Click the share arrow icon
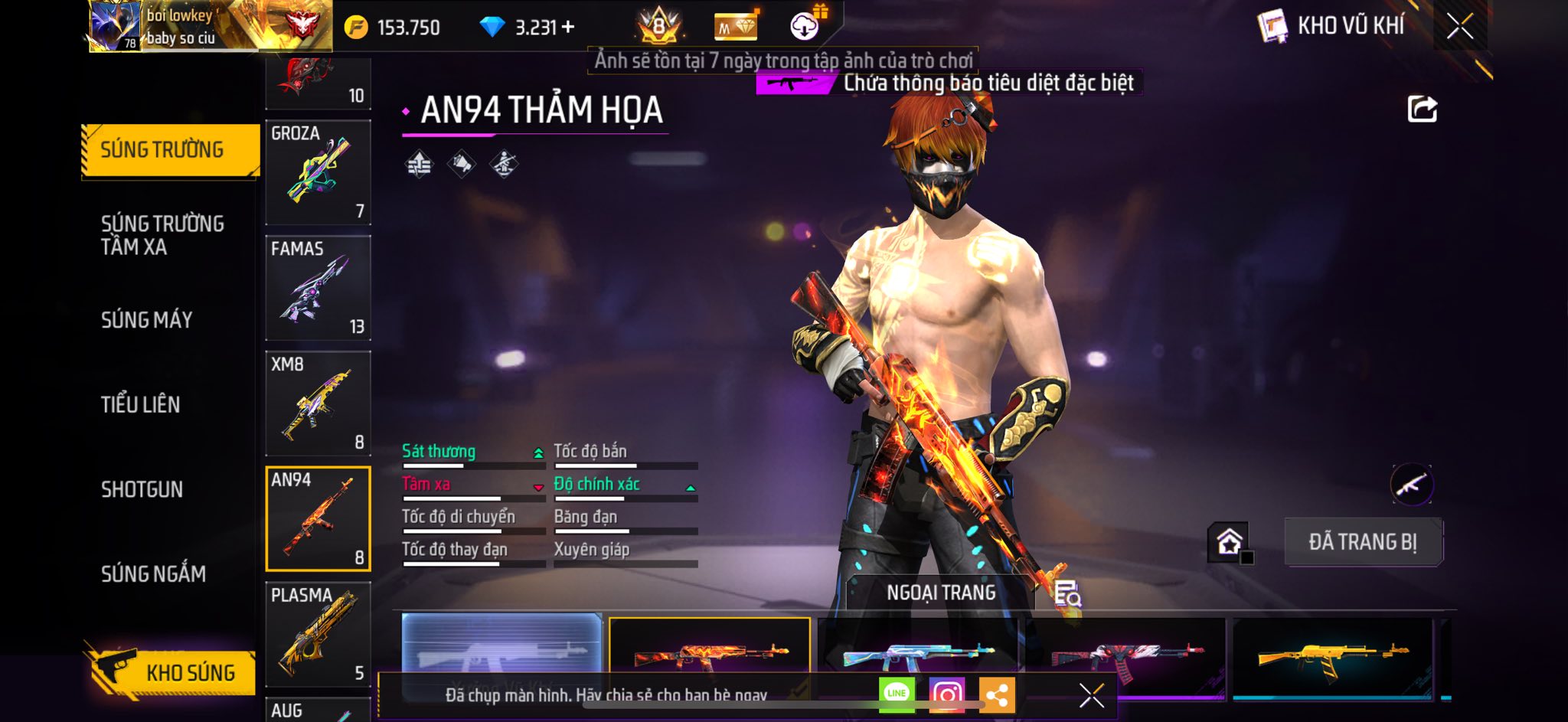The height and width of the screenshot is (722, 1568). coord(1423,109)
